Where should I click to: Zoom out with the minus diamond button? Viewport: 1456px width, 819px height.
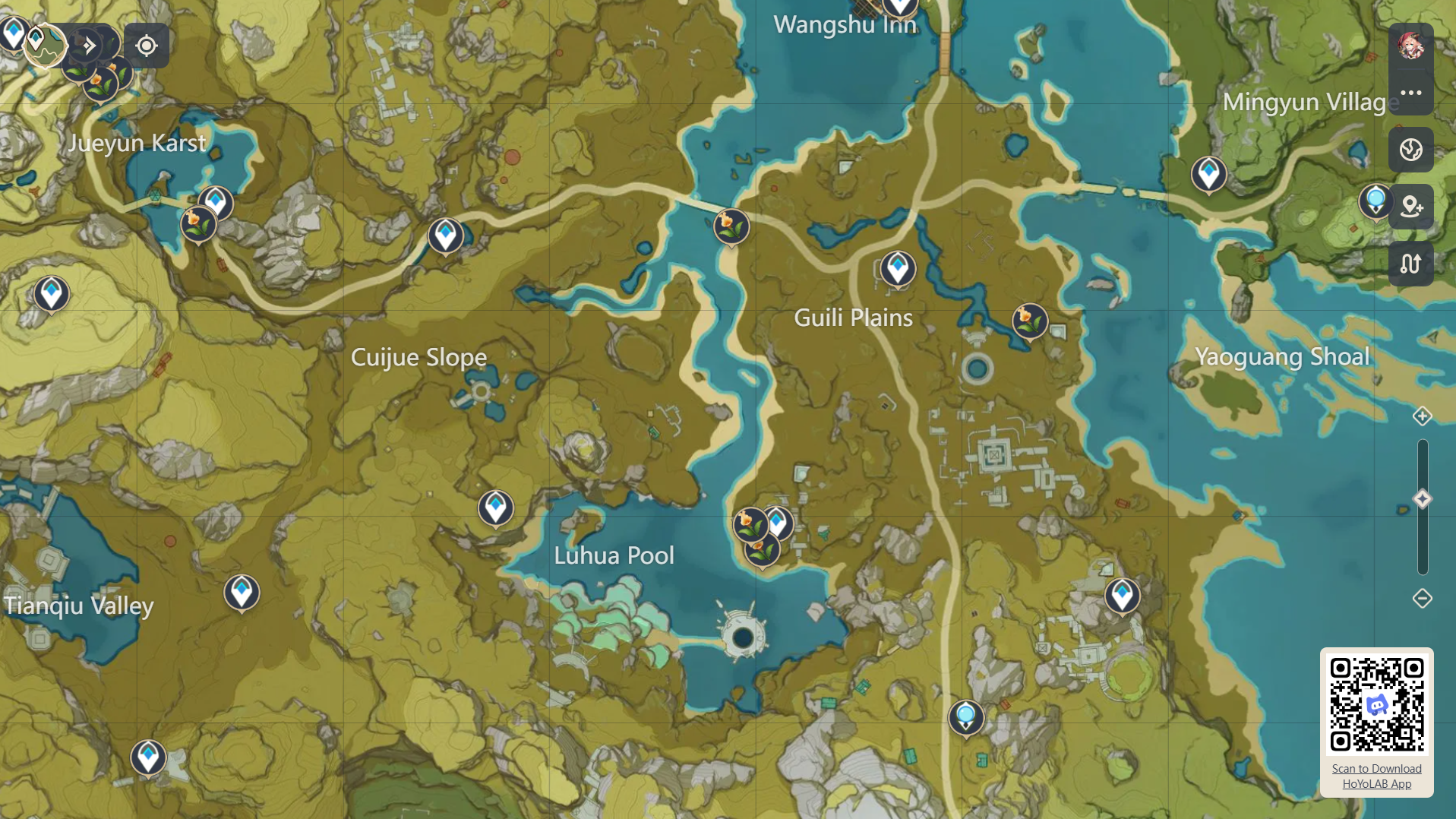(1422, 599)
